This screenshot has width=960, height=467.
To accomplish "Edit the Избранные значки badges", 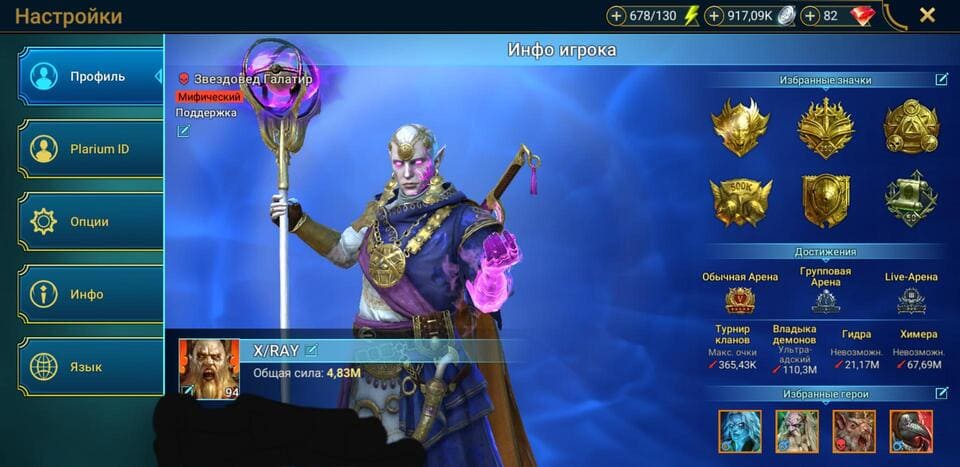I will [941, 79].
